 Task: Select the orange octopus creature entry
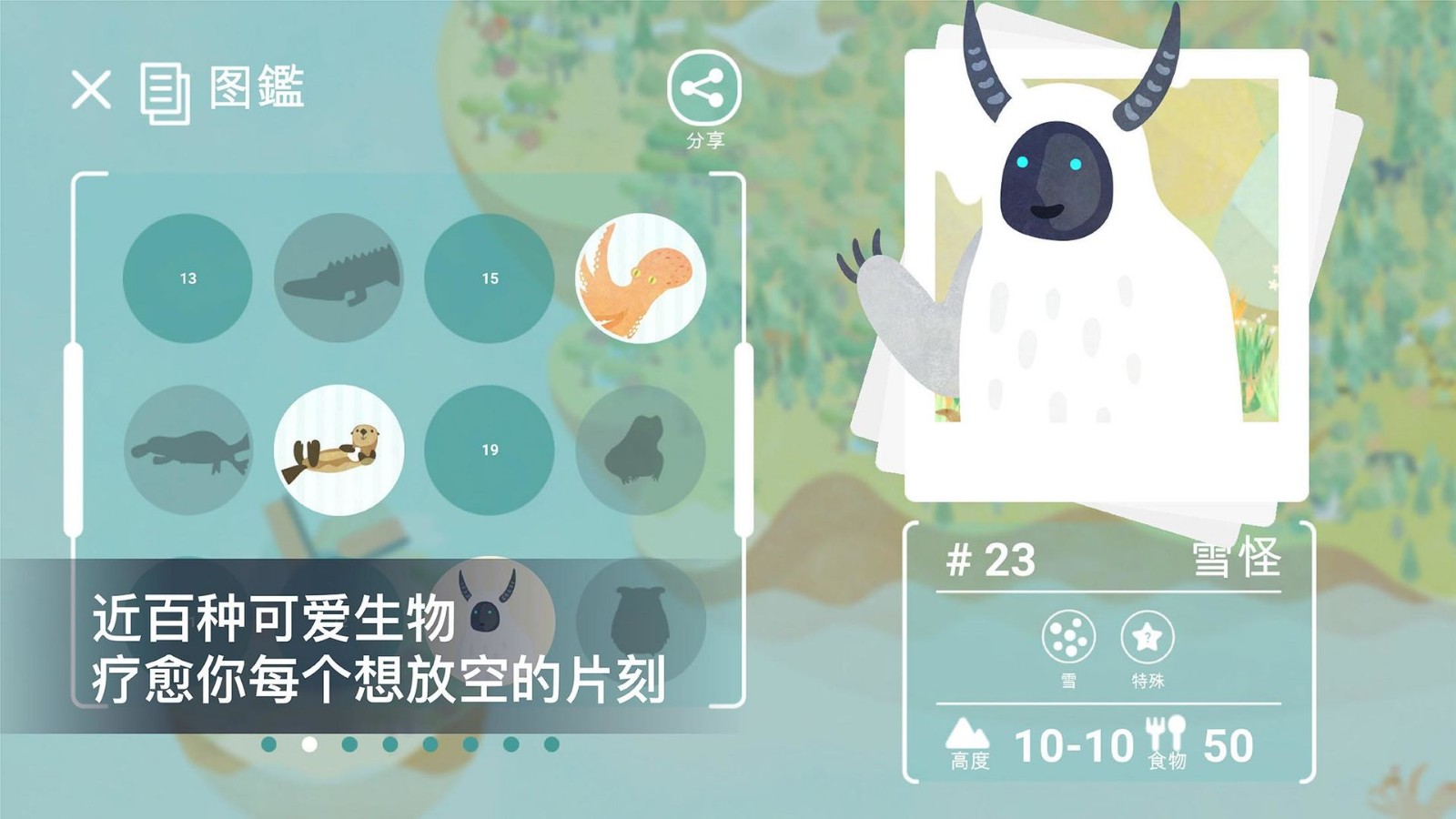coord(642,278)
